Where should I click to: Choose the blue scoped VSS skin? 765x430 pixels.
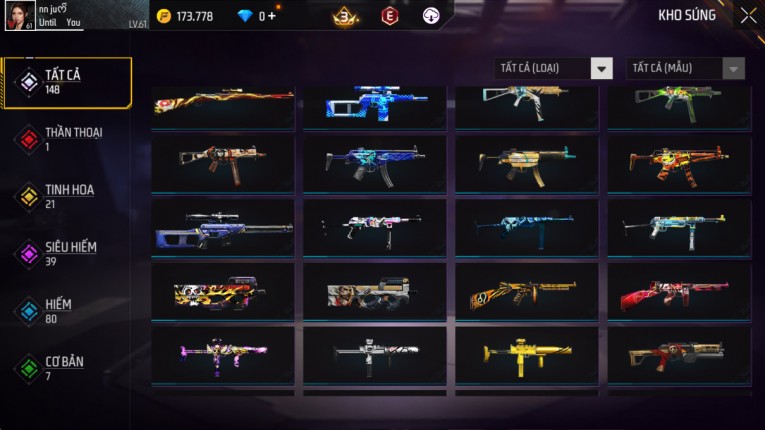coord(375,104)
